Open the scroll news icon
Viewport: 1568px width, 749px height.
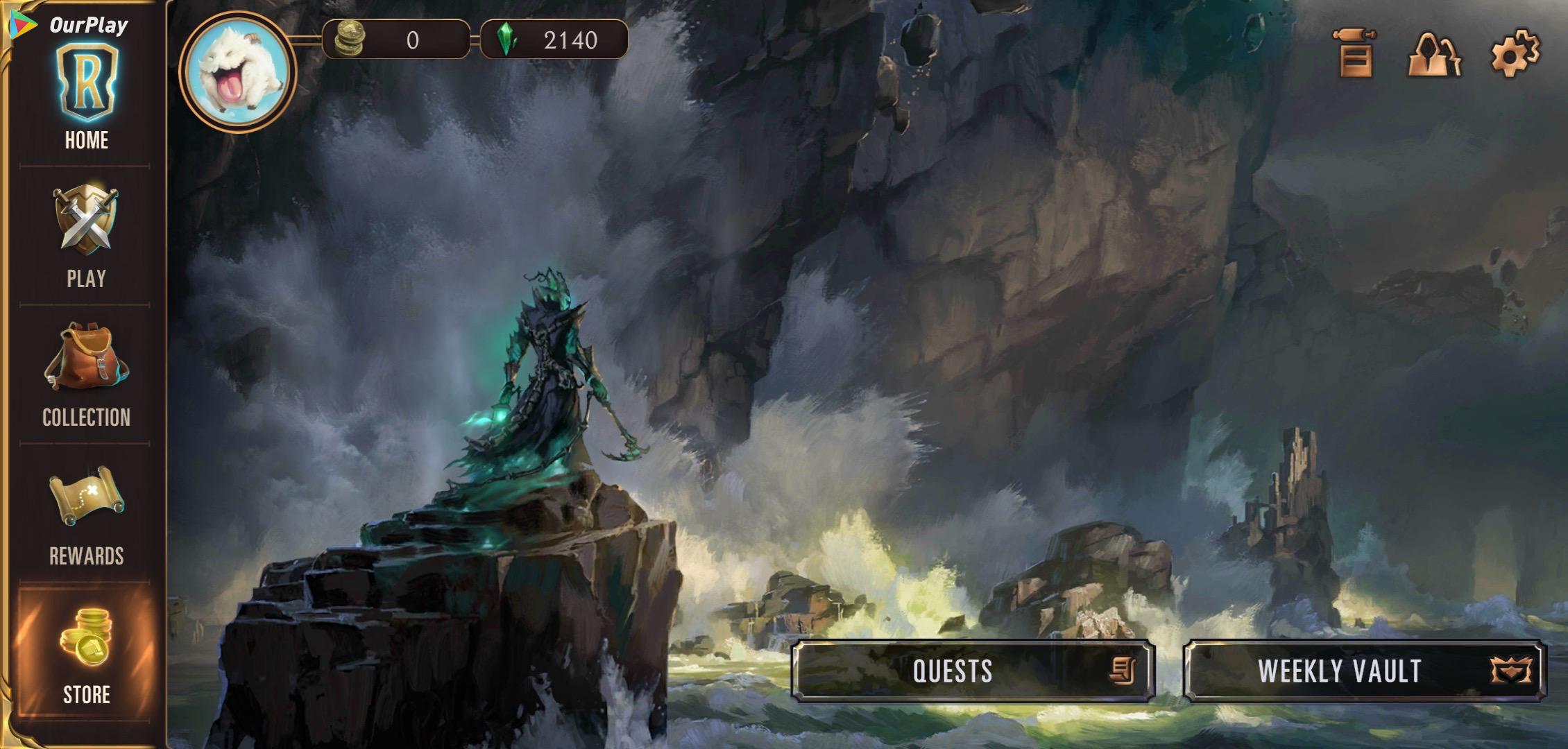point(1355,53)
